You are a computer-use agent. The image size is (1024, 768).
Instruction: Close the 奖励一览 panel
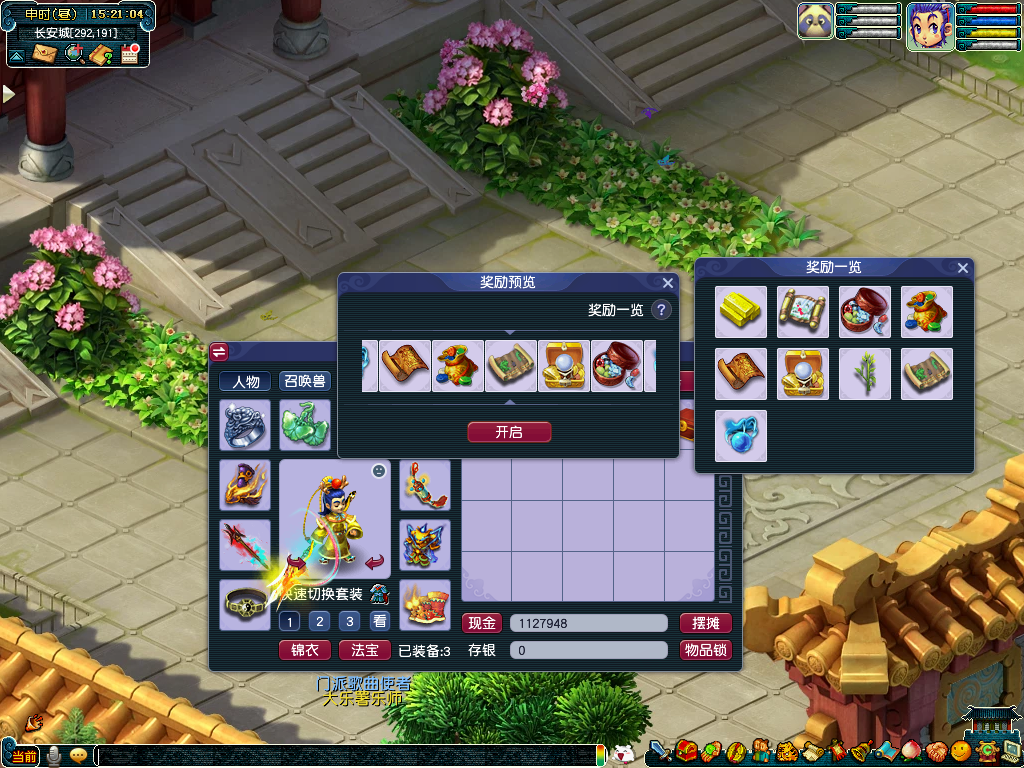click(963, 268)
